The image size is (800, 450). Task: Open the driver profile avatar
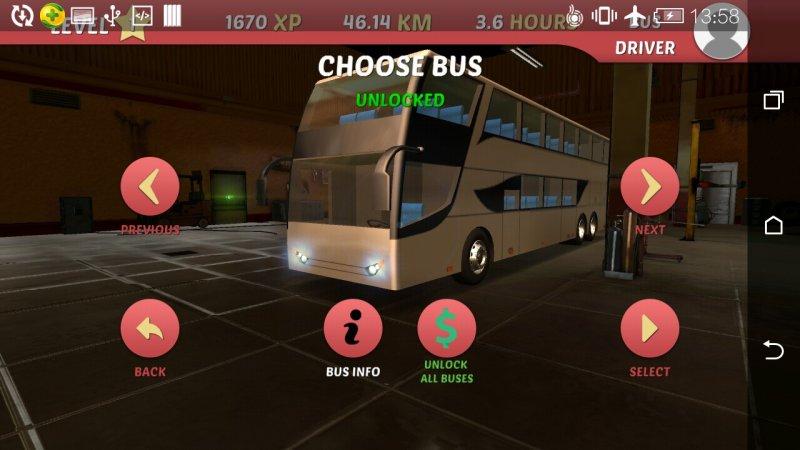719,35
